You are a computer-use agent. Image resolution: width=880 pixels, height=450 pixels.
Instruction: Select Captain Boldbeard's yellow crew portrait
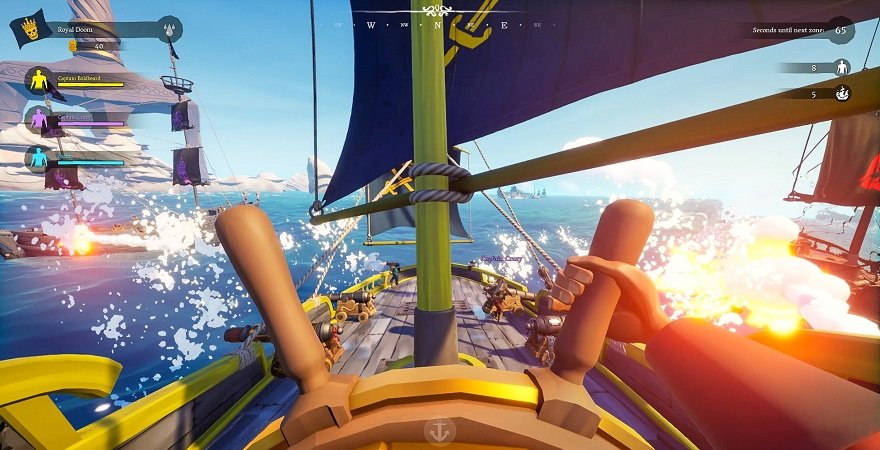tap(38, 82)
